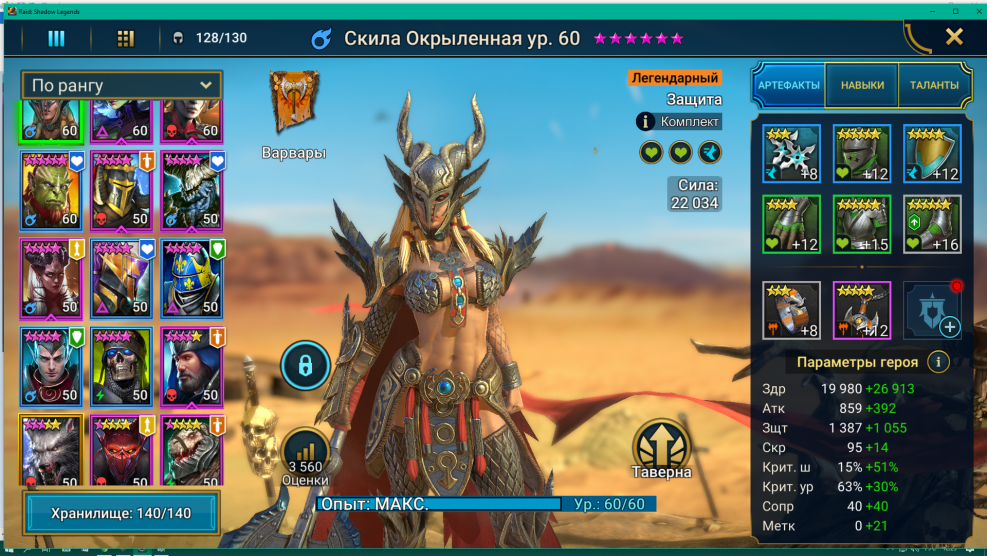The image size is (987, 556).
Task: Select the amulet artifact with purple border
Action: pos(862,311)
